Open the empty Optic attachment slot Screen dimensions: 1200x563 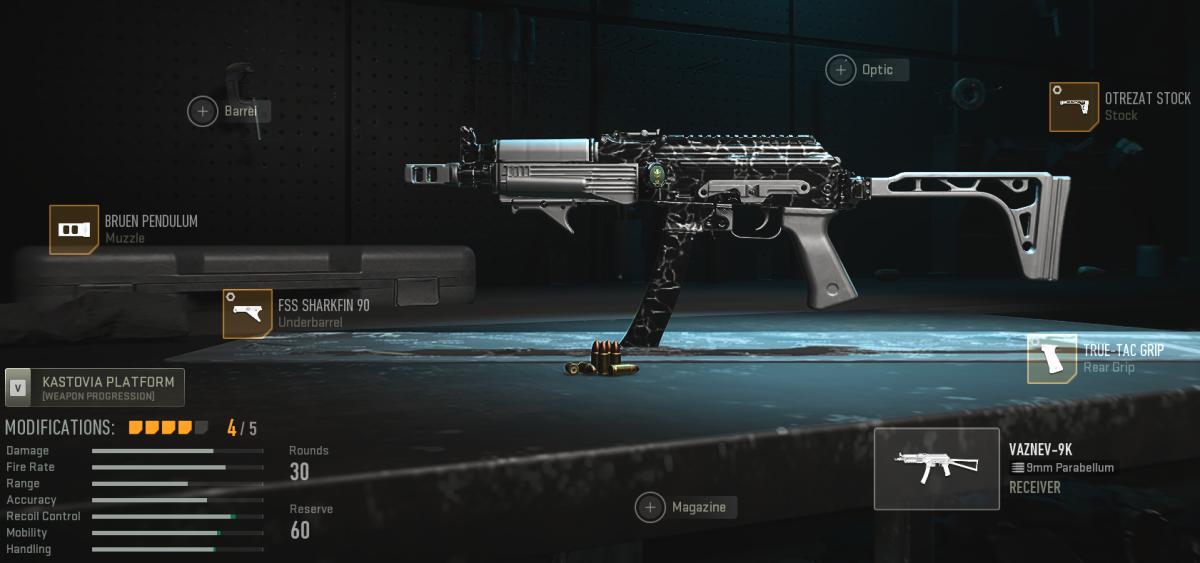(x=841, y=70)
